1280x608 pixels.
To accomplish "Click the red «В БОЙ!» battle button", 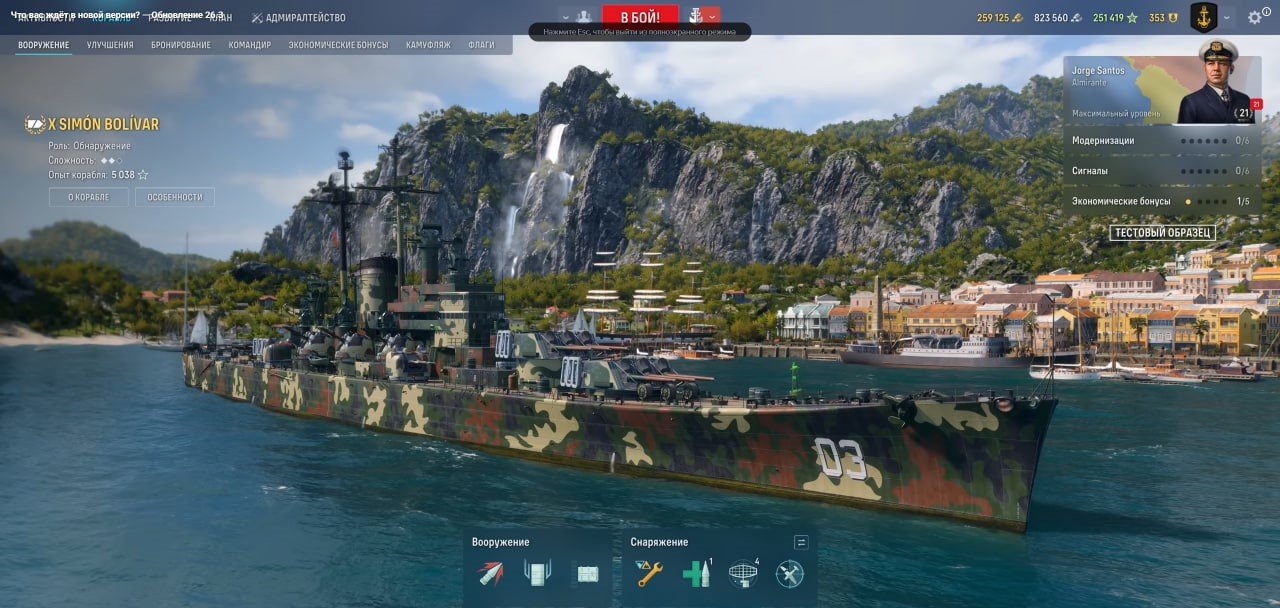I will (639, 17).
